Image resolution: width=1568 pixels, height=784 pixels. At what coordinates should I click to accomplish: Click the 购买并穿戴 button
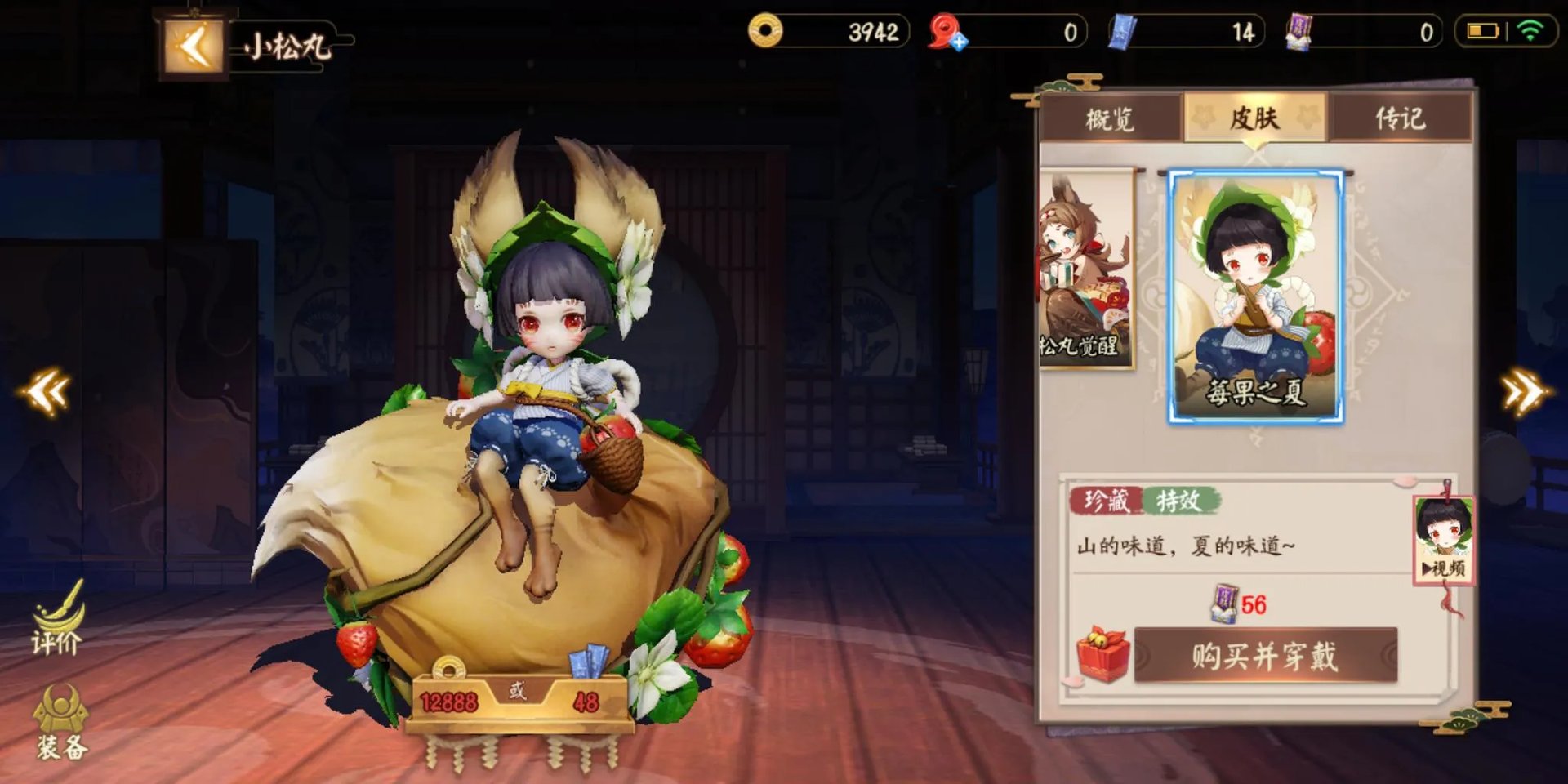(1265, 656)
